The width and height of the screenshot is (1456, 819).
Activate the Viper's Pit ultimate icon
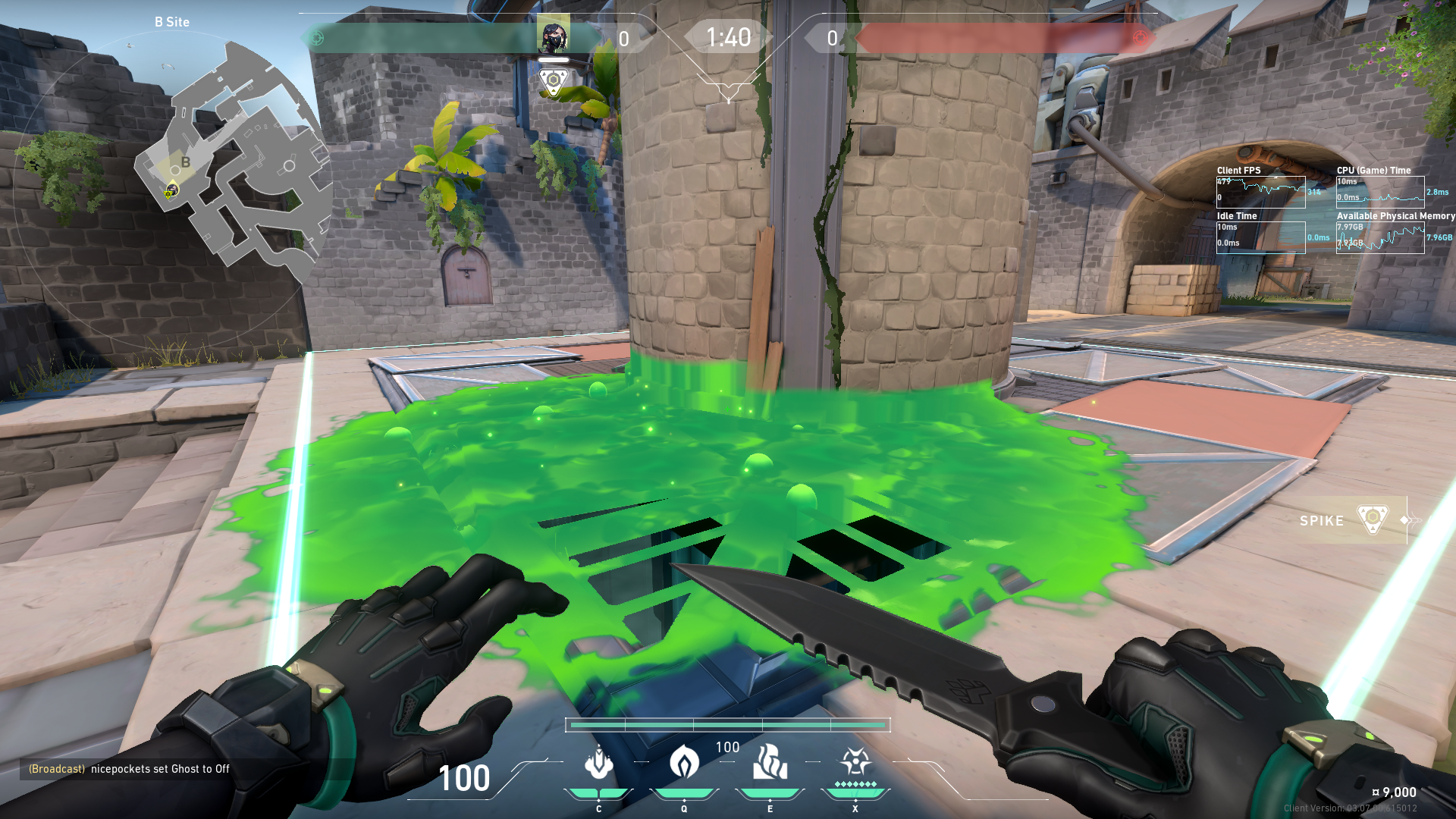coord(855,763)
